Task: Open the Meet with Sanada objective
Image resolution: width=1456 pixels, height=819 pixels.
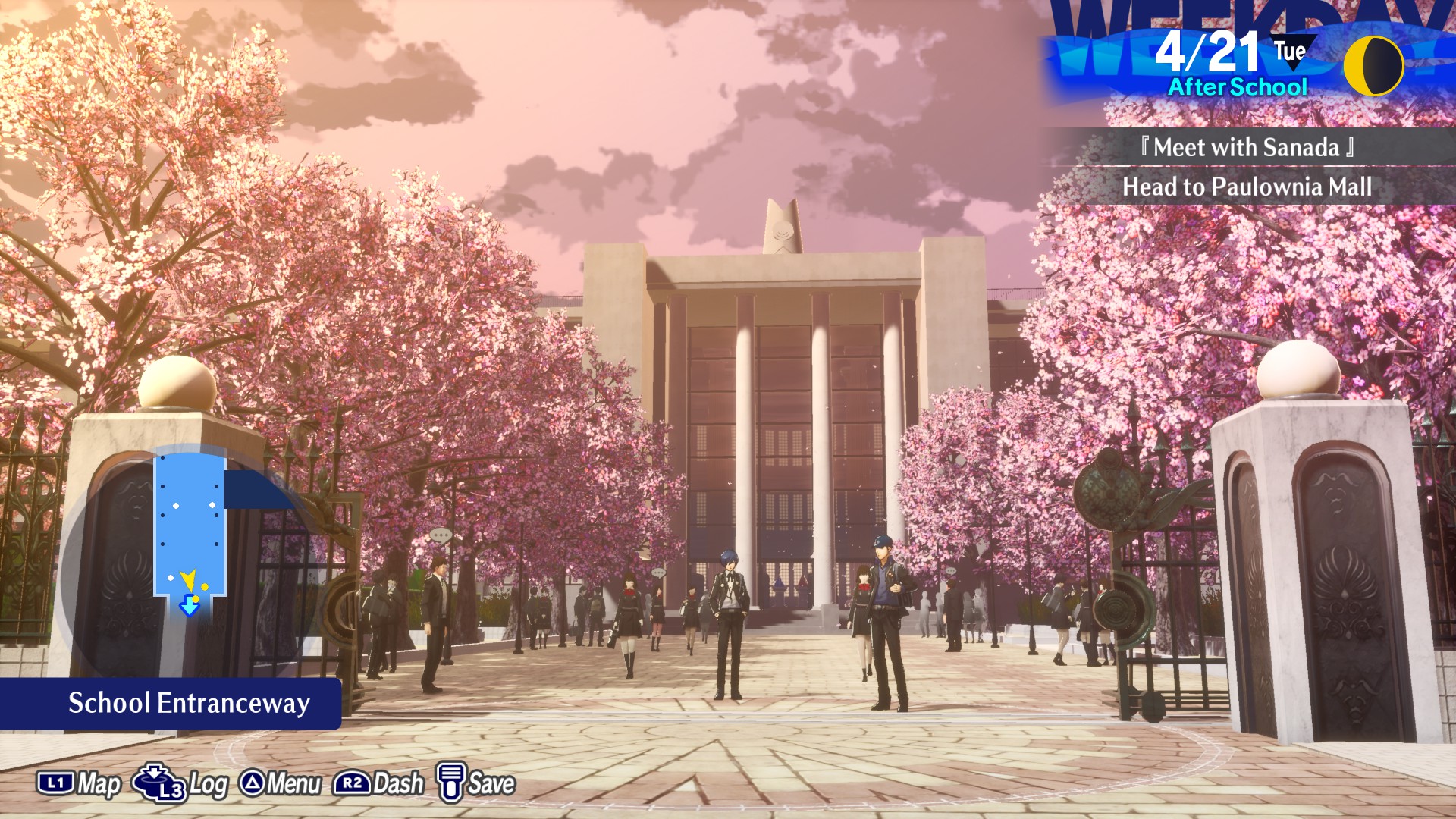Action: (1247, 147)
